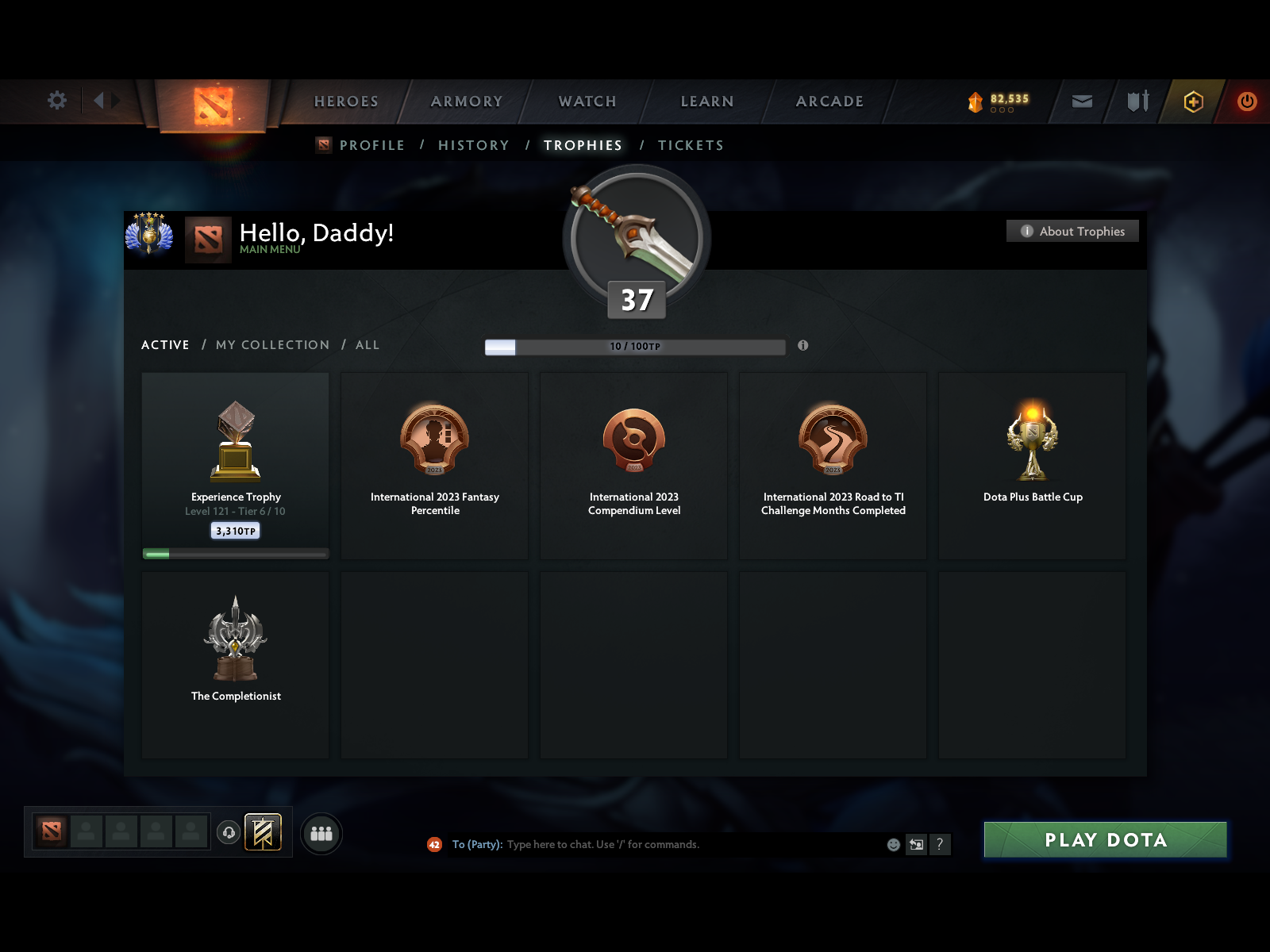The width and height of the screenshot is (1270, 952).
Task: Open the chat help question mark
Action: tap(941, 845)
